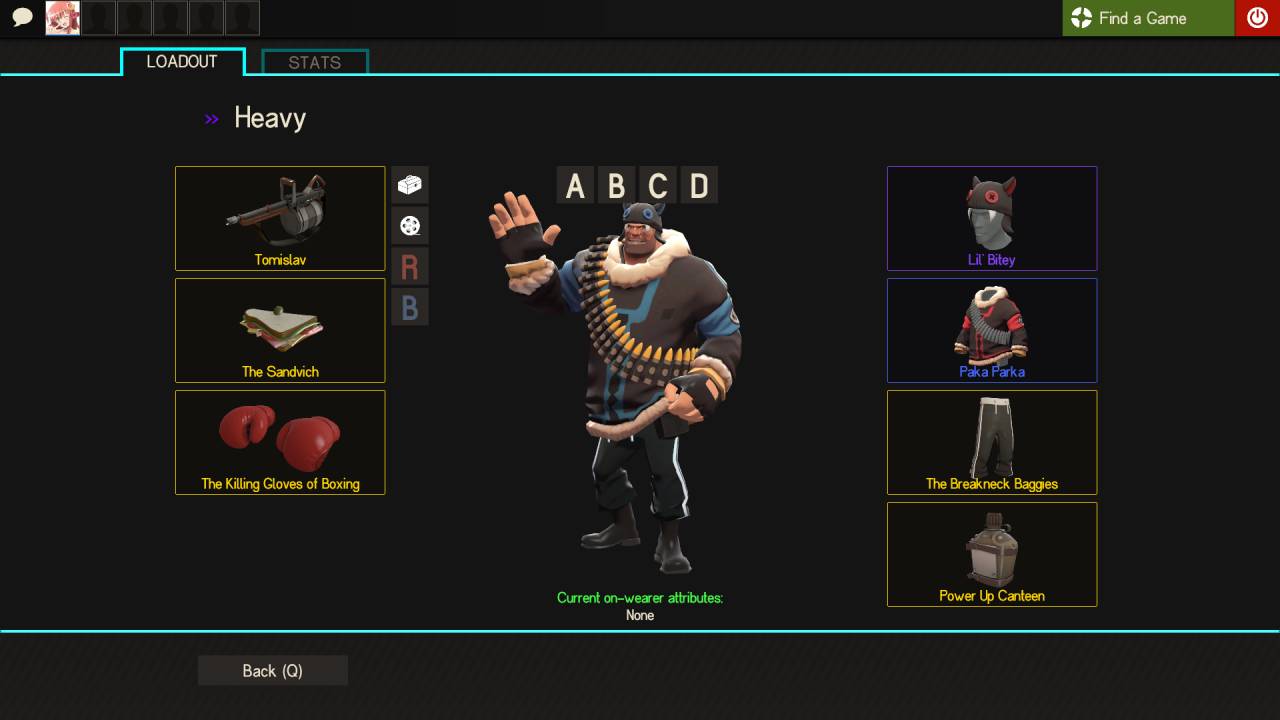Select The Breakneck Baggies slot
Screen dimensions: 1280x720
point(992,442)
